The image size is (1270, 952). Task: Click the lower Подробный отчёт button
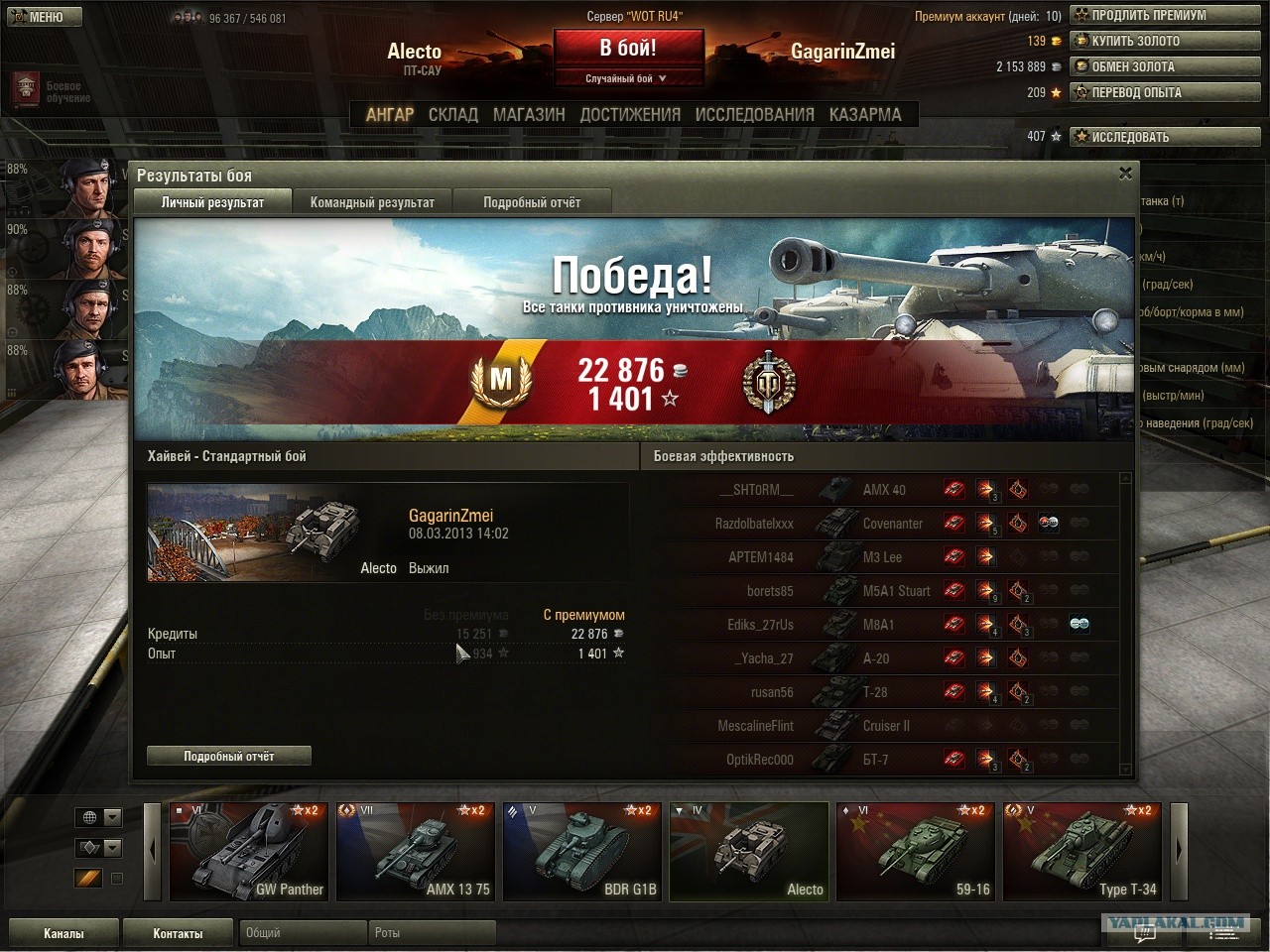229,756
